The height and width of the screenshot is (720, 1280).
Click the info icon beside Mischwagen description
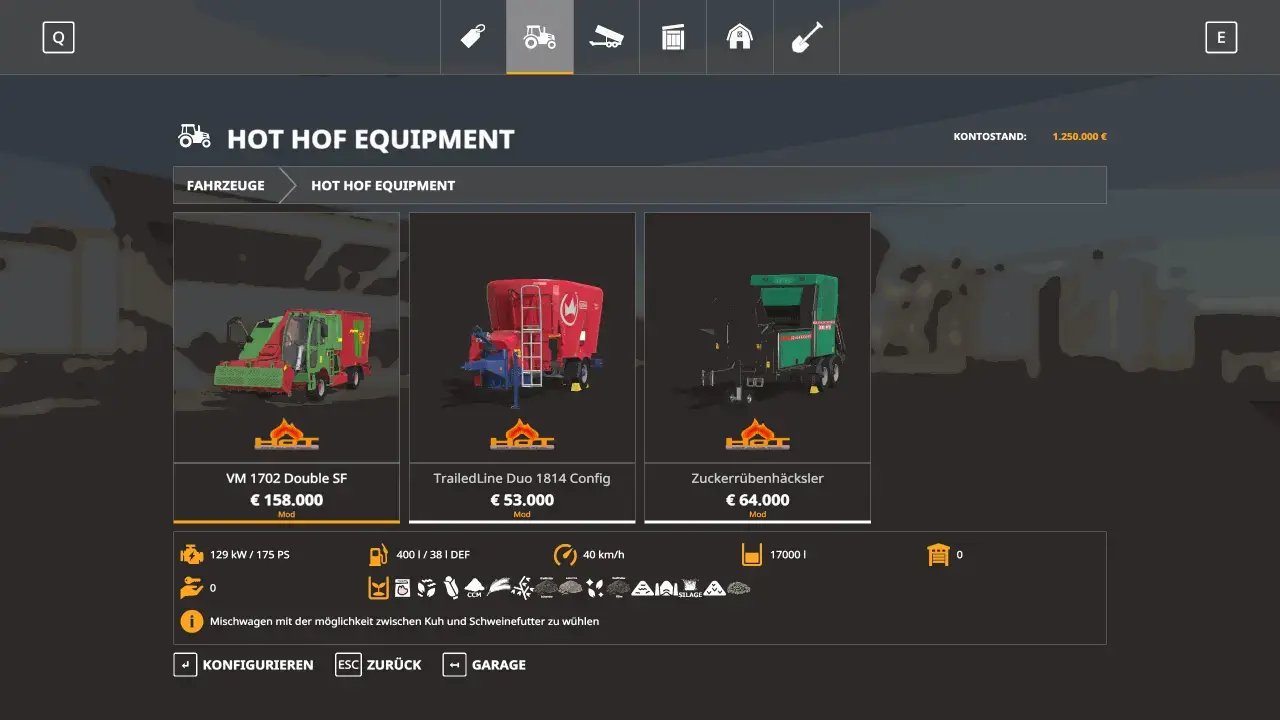pos(191,621)
